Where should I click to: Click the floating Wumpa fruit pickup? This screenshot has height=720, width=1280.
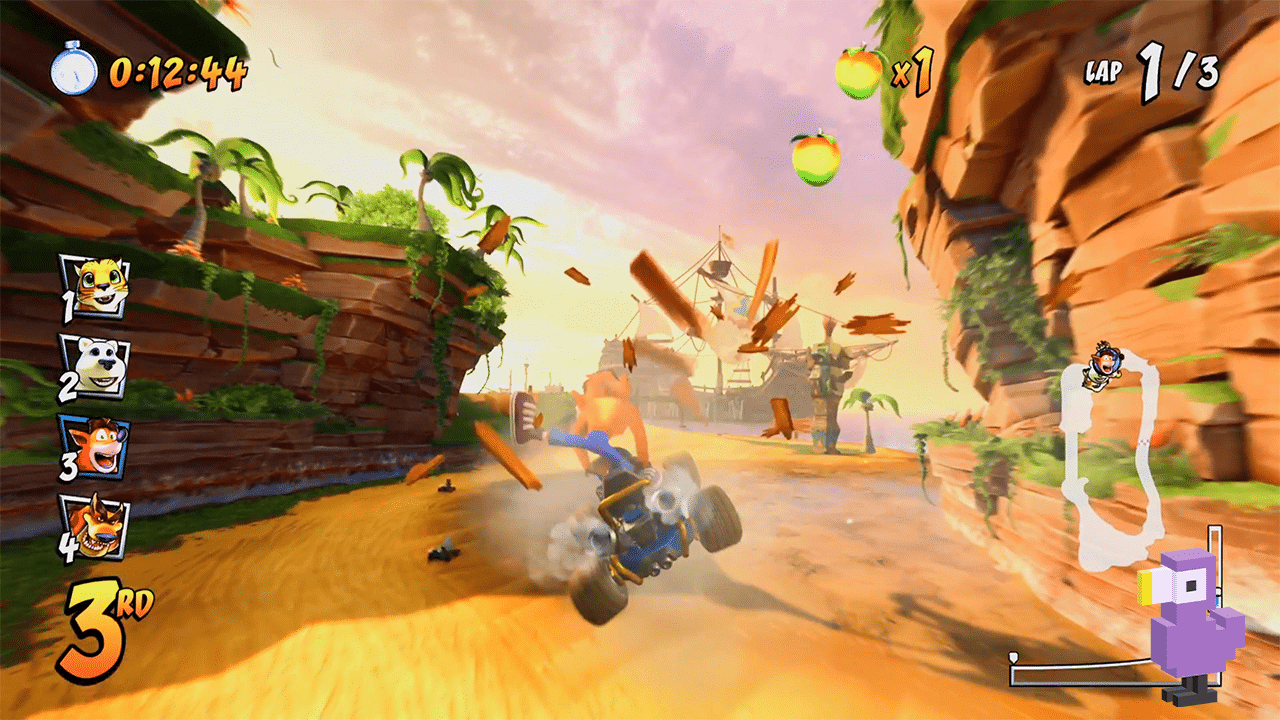coord(818,160)
